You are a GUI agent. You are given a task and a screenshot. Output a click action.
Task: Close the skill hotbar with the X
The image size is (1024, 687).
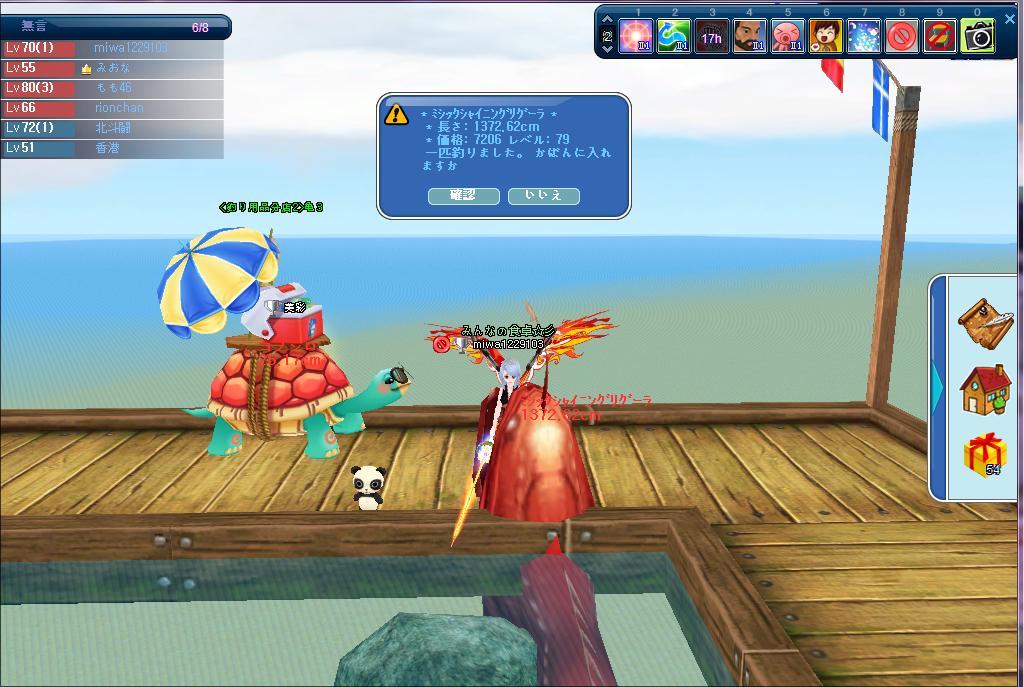click(1009, 18)
